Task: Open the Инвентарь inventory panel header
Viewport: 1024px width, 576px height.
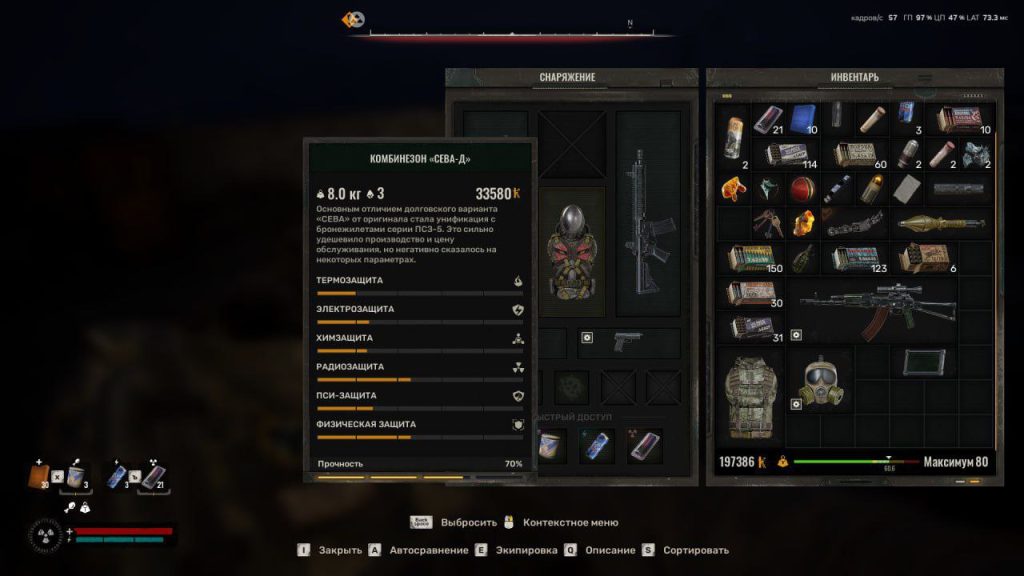Action: click(855, 77)
